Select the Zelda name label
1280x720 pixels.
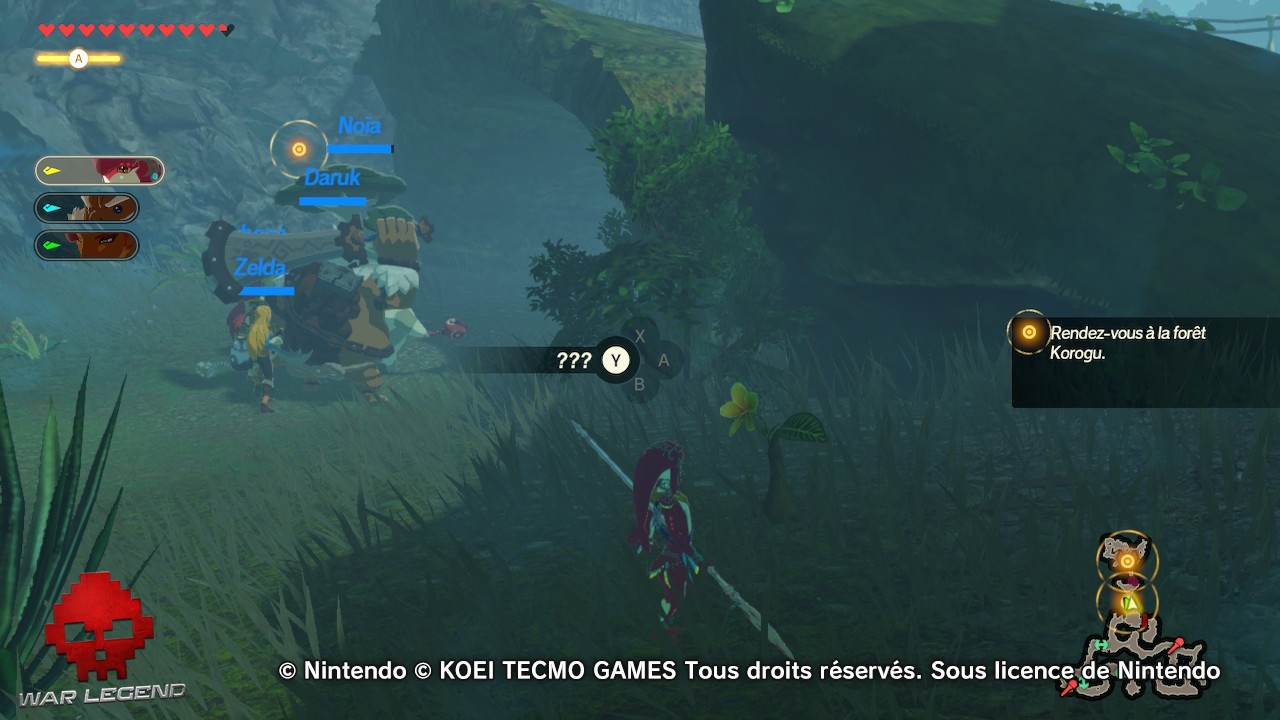click(261, 268)
